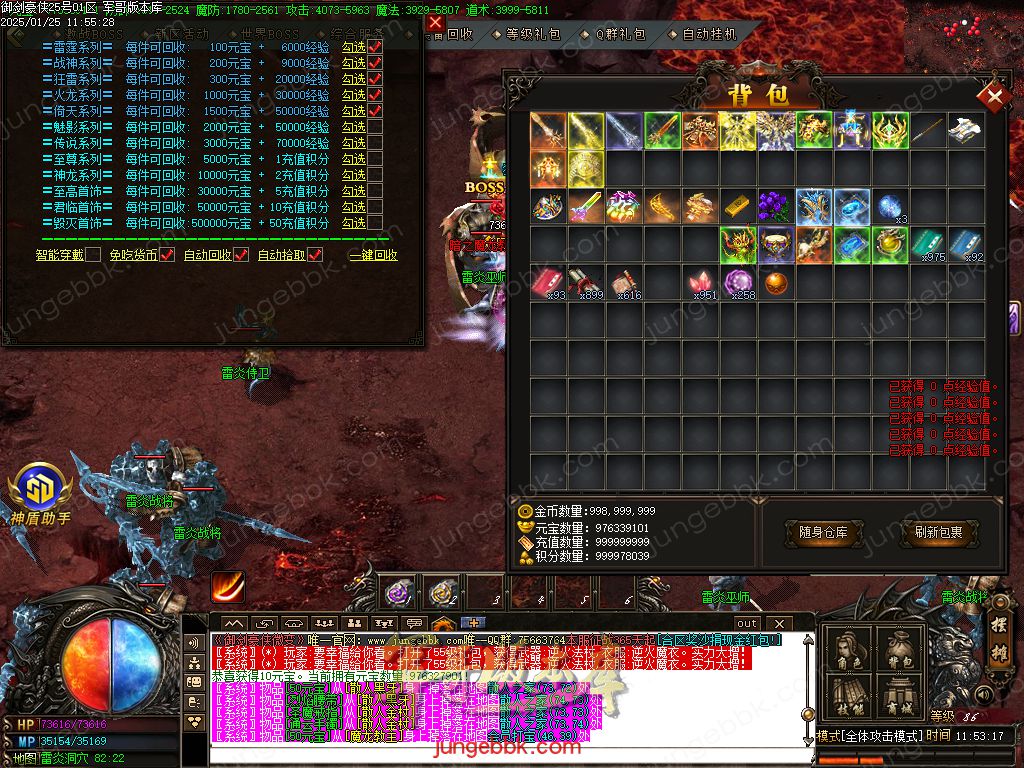Click the 一键回收 one-click recycle link
The image size is (1024, 768).
coord(373,255)
